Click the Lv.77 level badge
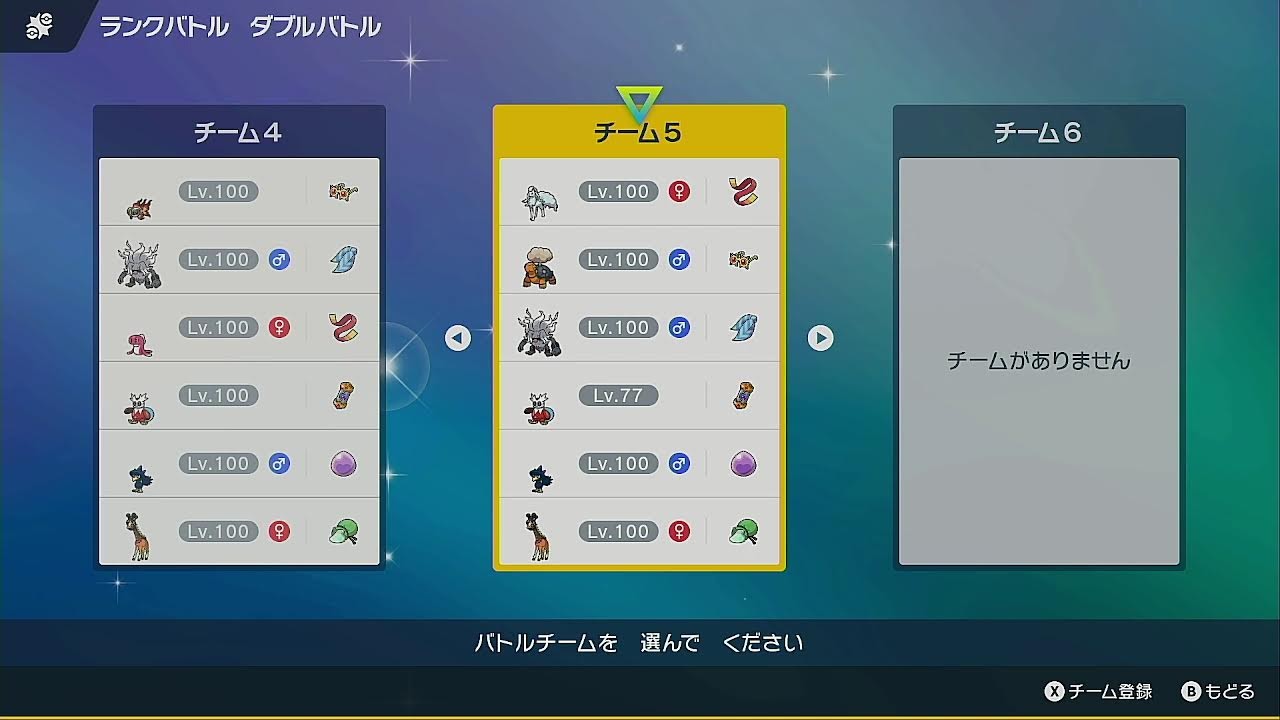 click(x=619, y=395)
